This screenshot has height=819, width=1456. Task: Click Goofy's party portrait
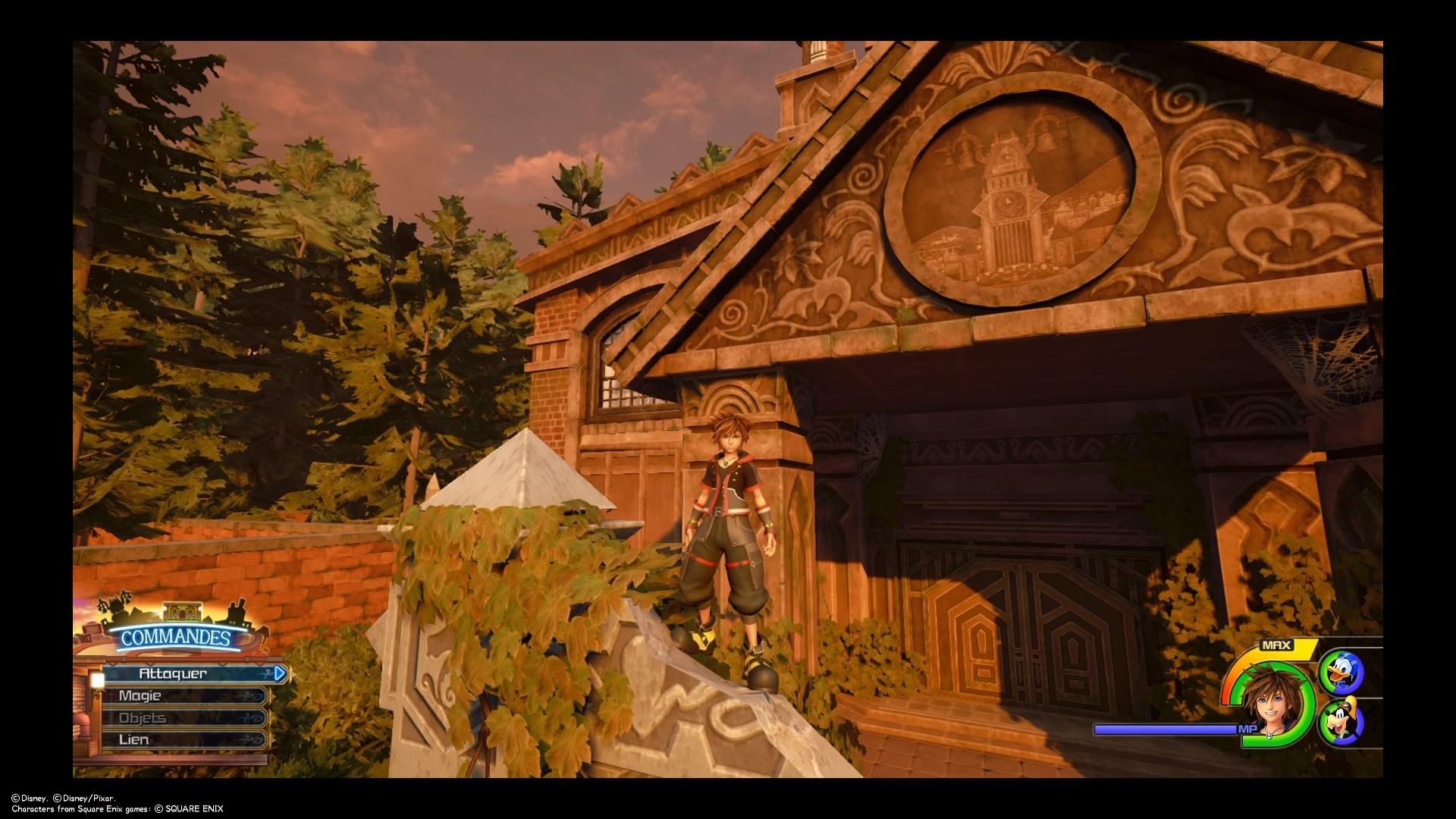pyautogui.click(x=1341, y=723)
